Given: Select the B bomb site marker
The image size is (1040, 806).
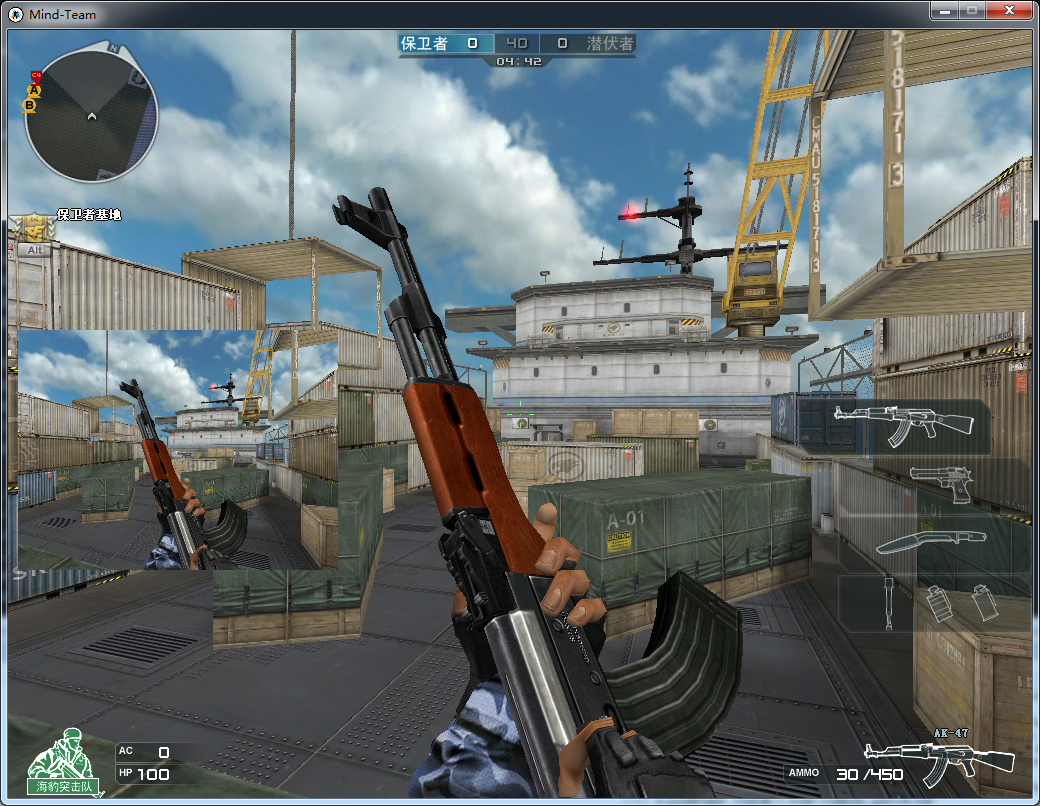Looking at the screenshot, I should pyautogui.click(x=30, y=104).
